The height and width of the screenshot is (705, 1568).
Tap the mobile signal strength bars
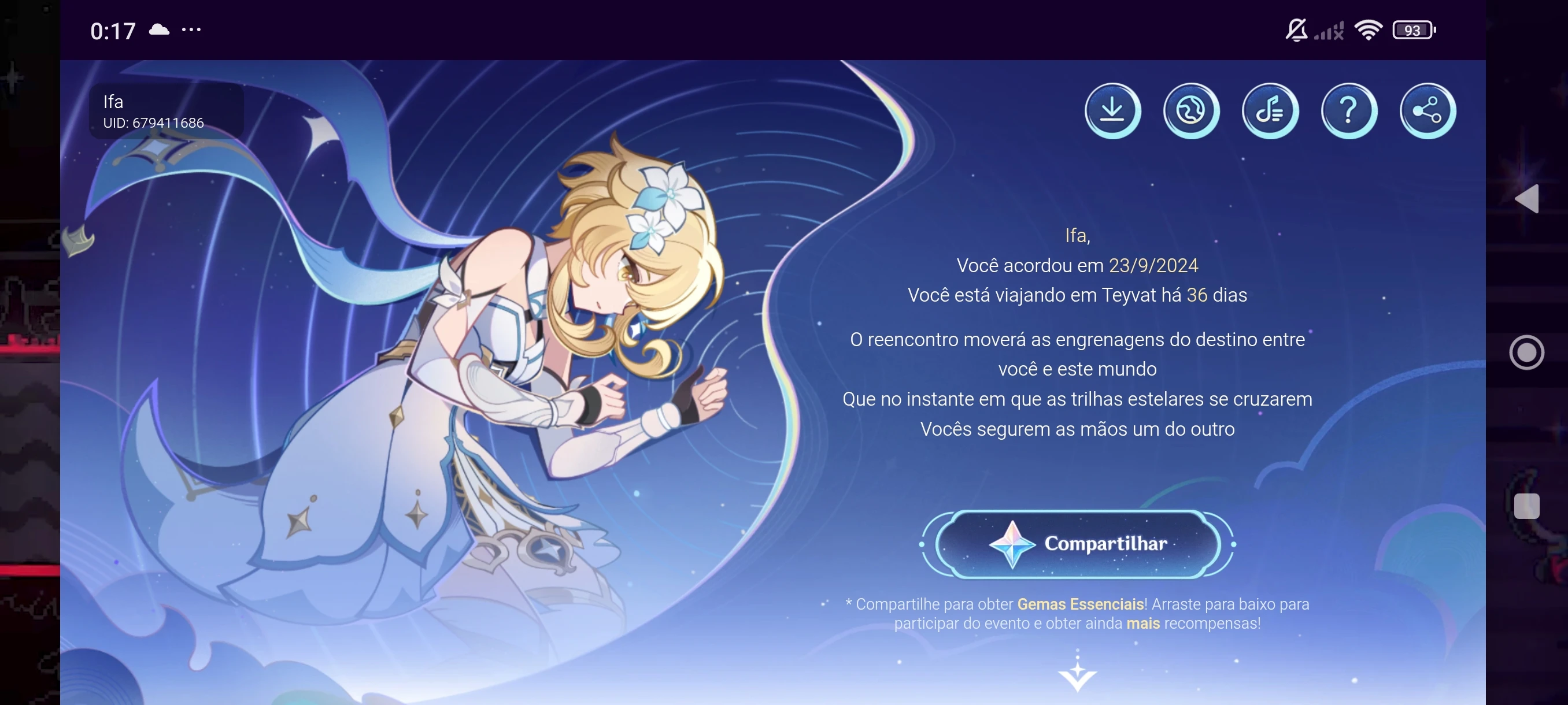(x=1328, y=30)
